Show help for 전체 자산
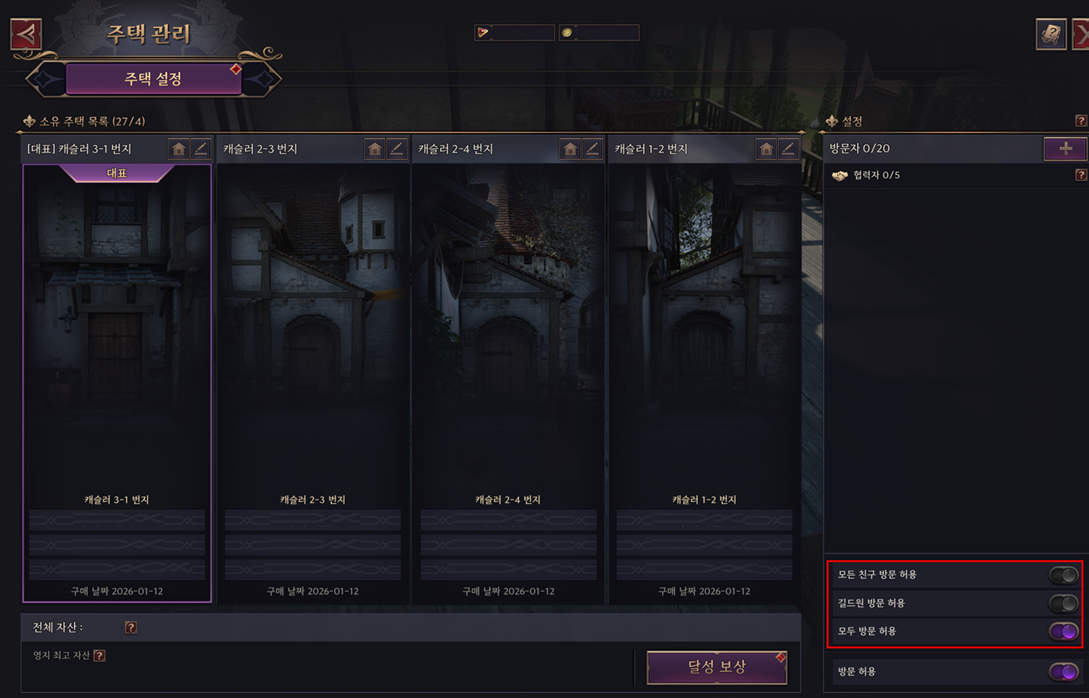 click(x=131, y=627)
